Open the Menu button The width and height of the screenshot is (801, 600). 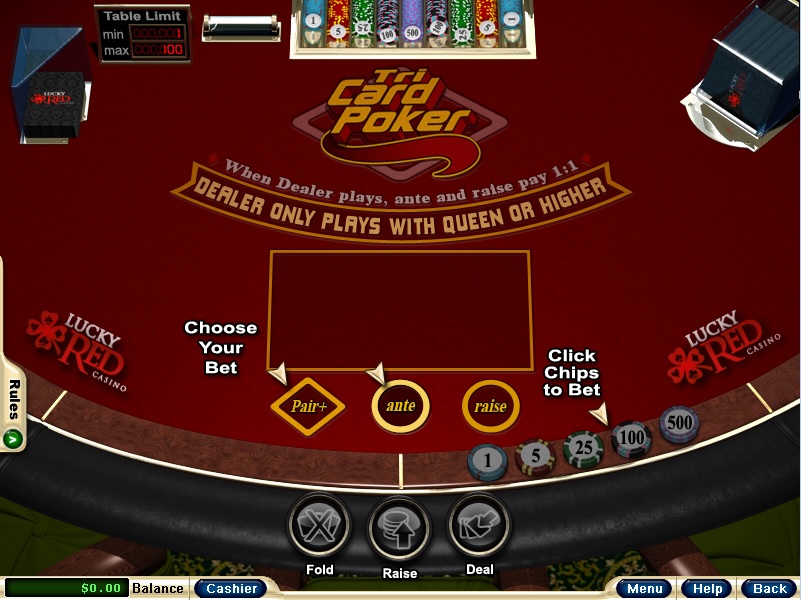pos(643,589)
